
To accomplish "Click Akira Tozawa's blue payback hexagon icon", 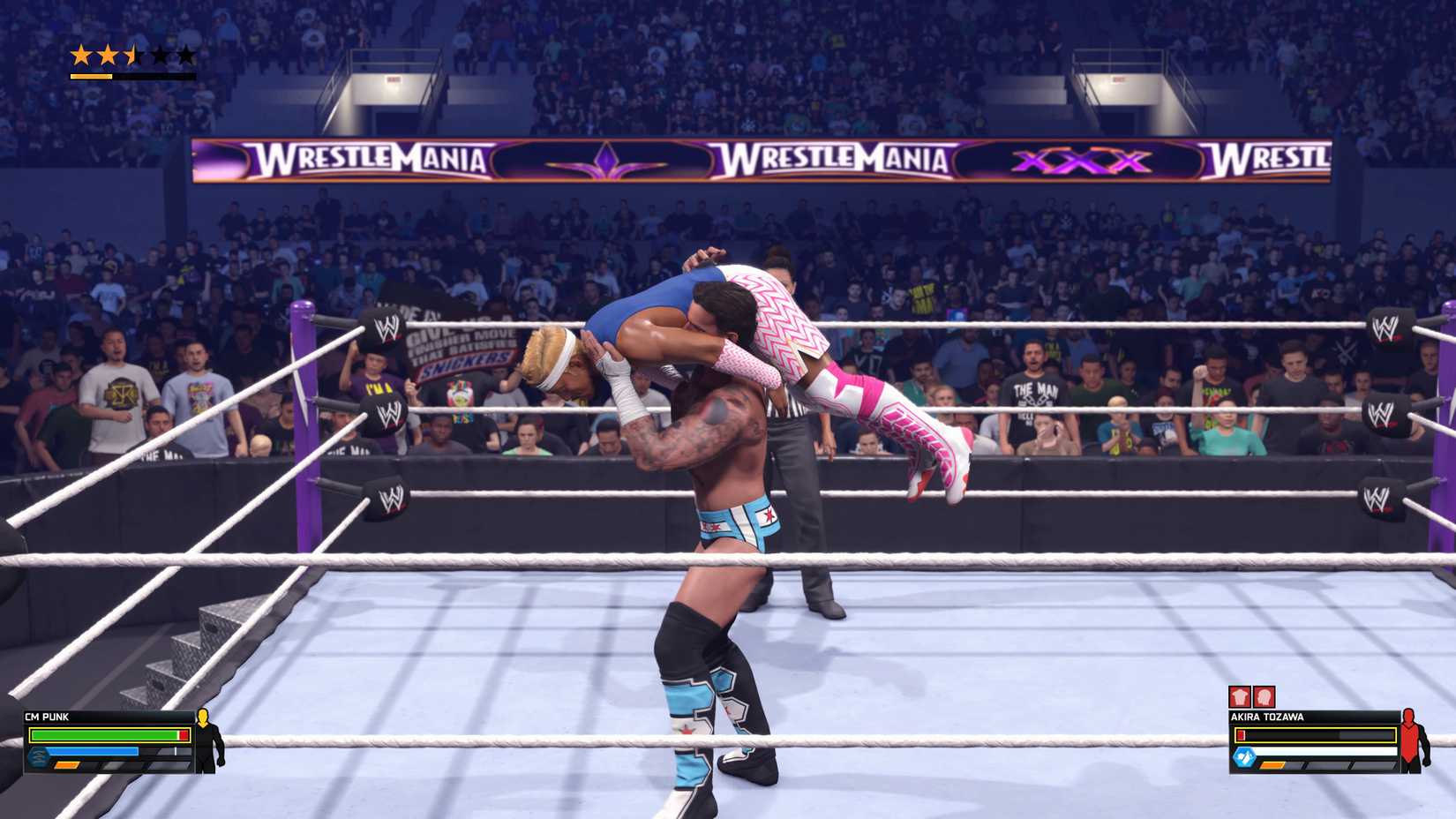I will (x=1244, y=756).
